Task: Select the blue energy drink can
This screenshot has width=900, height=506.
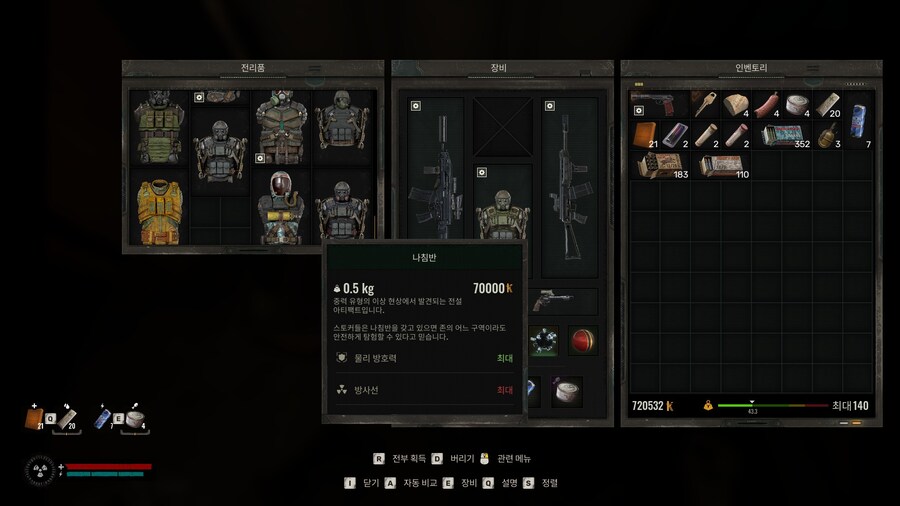Action: (x=859, y=120)
